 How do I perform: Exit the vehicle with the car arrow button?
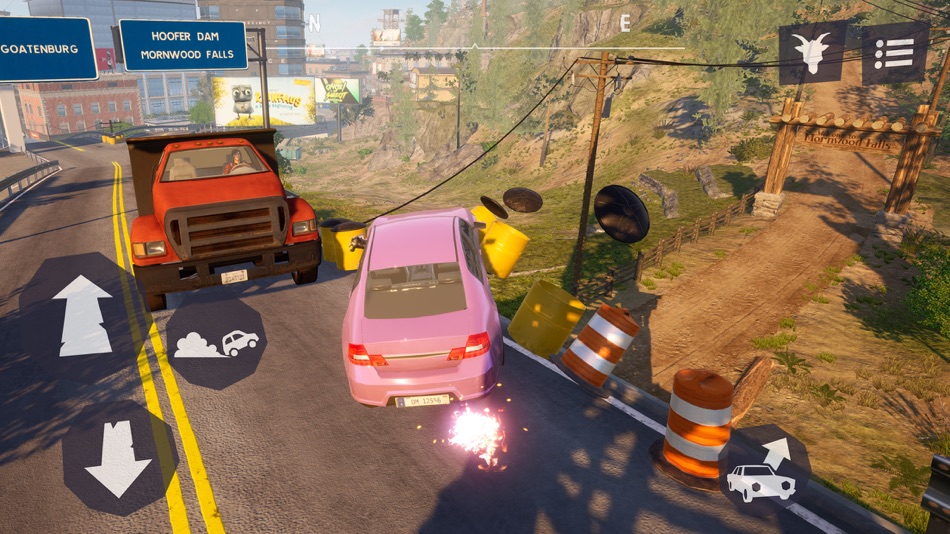point(765,470)
